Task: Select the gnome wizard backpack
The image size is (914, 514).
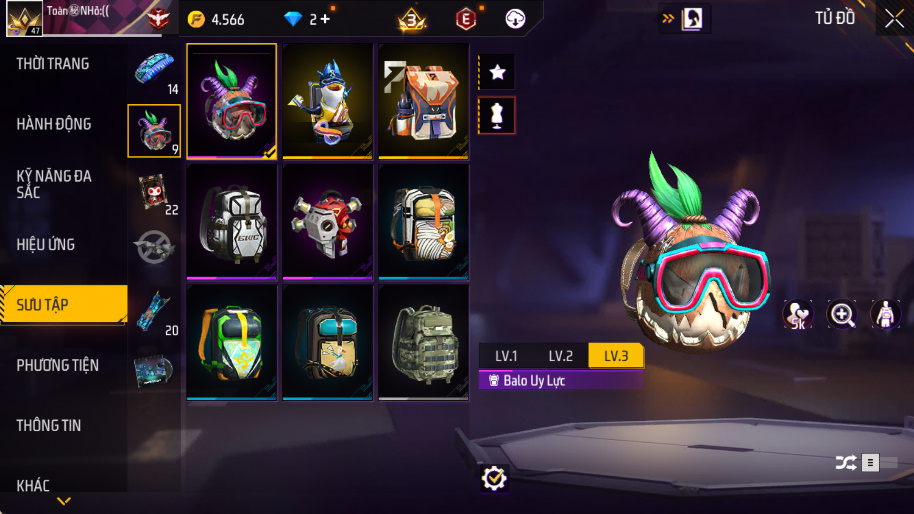Action: coord(327,100)
